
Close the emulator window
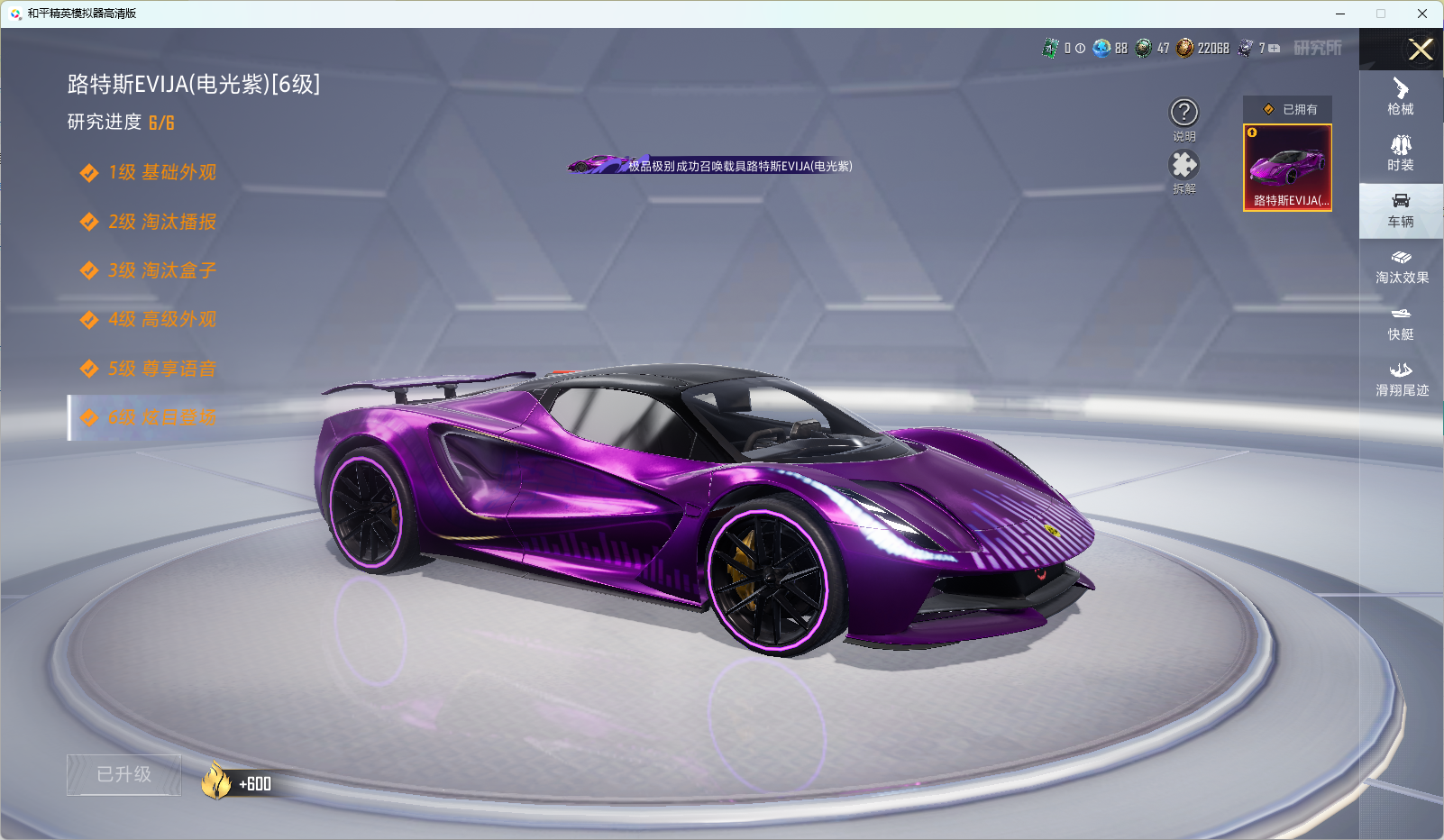pos(1422,14)
